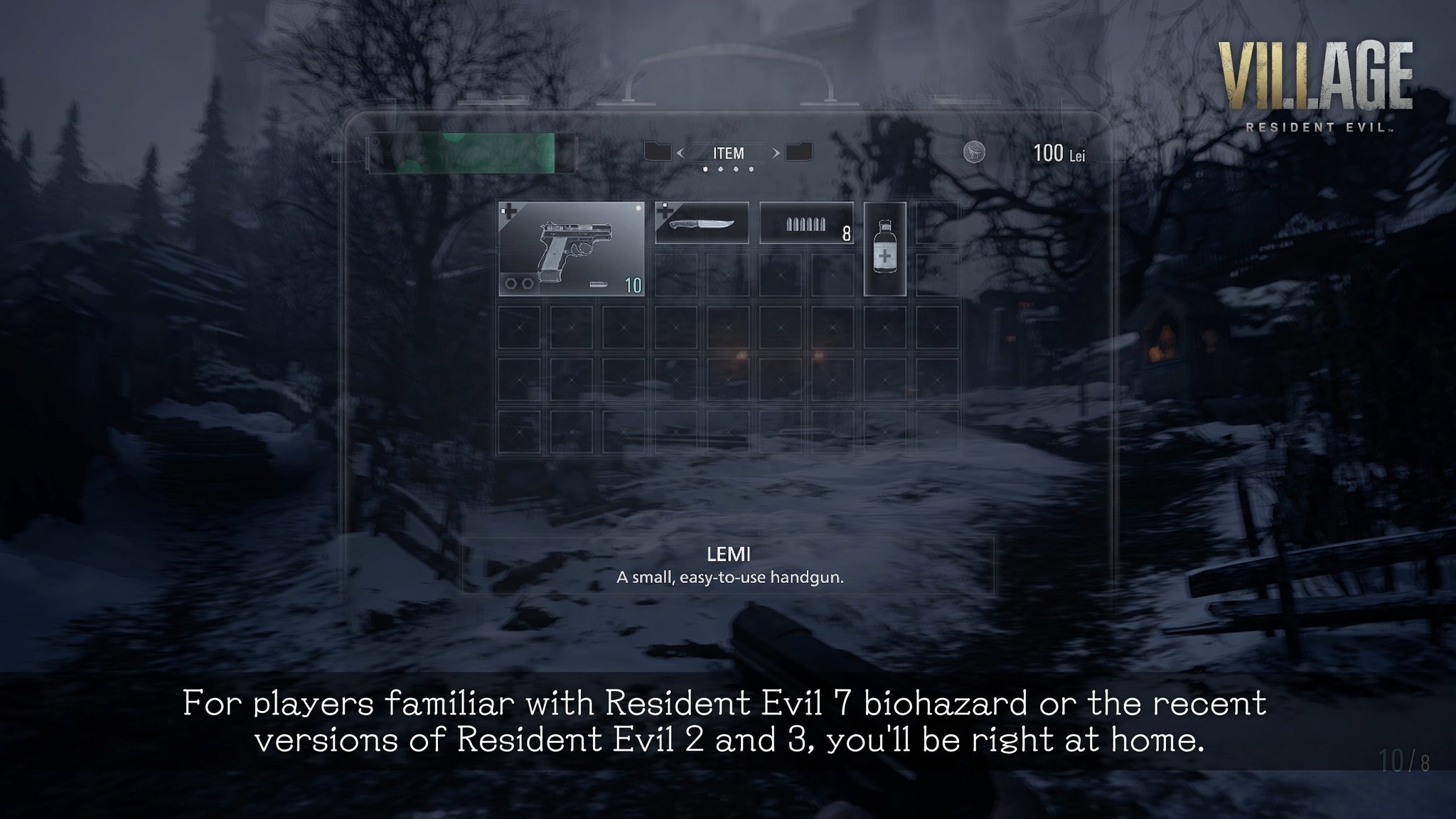This screenshot has height=819, width=1456.
Task: Select the LEMI handgun in inventory
Action: point(571,248)
